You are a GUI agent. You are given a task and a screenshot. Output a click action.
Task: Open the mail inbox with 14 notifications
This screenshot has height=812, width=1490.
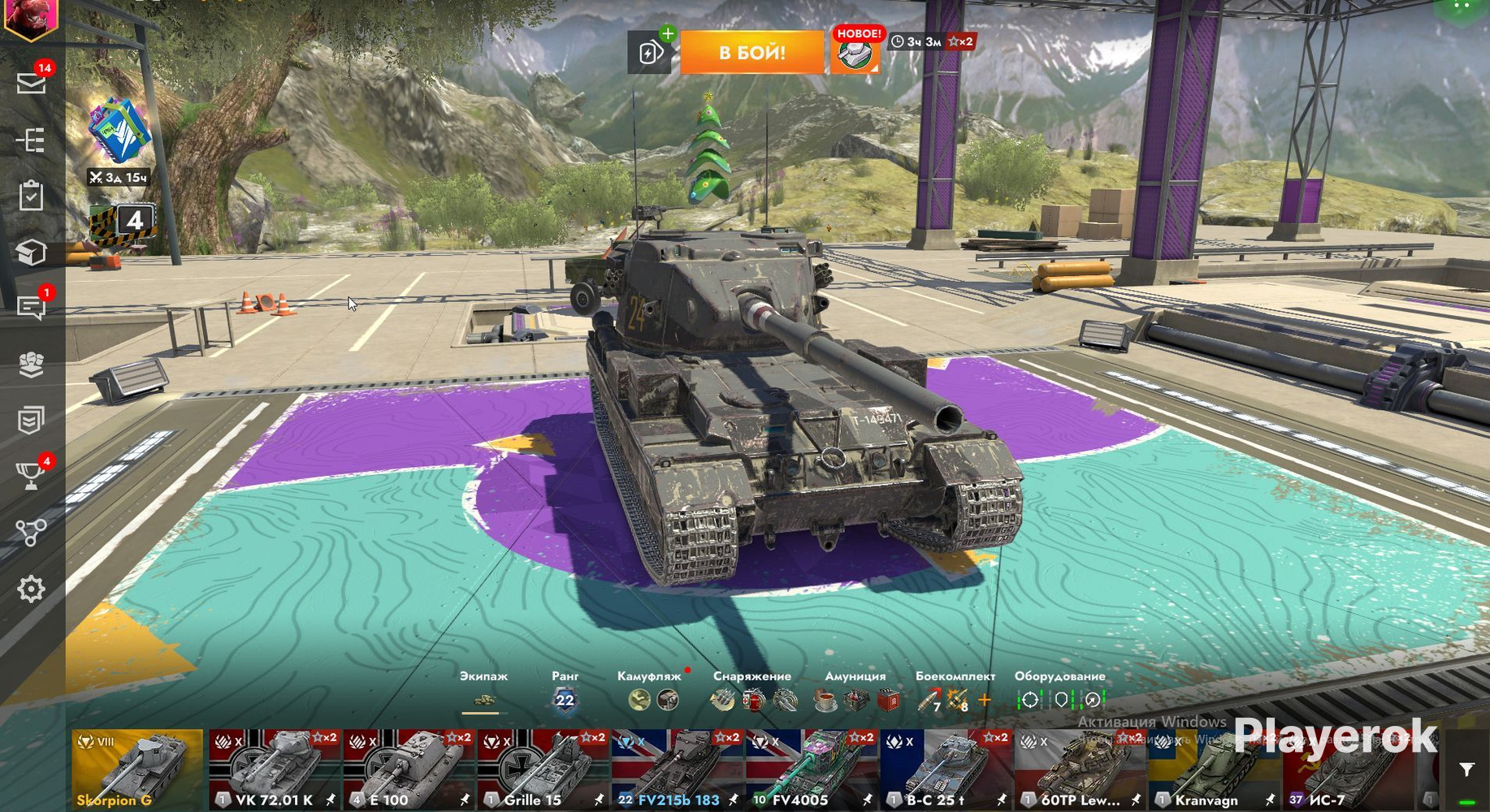(x=32, y=83)
